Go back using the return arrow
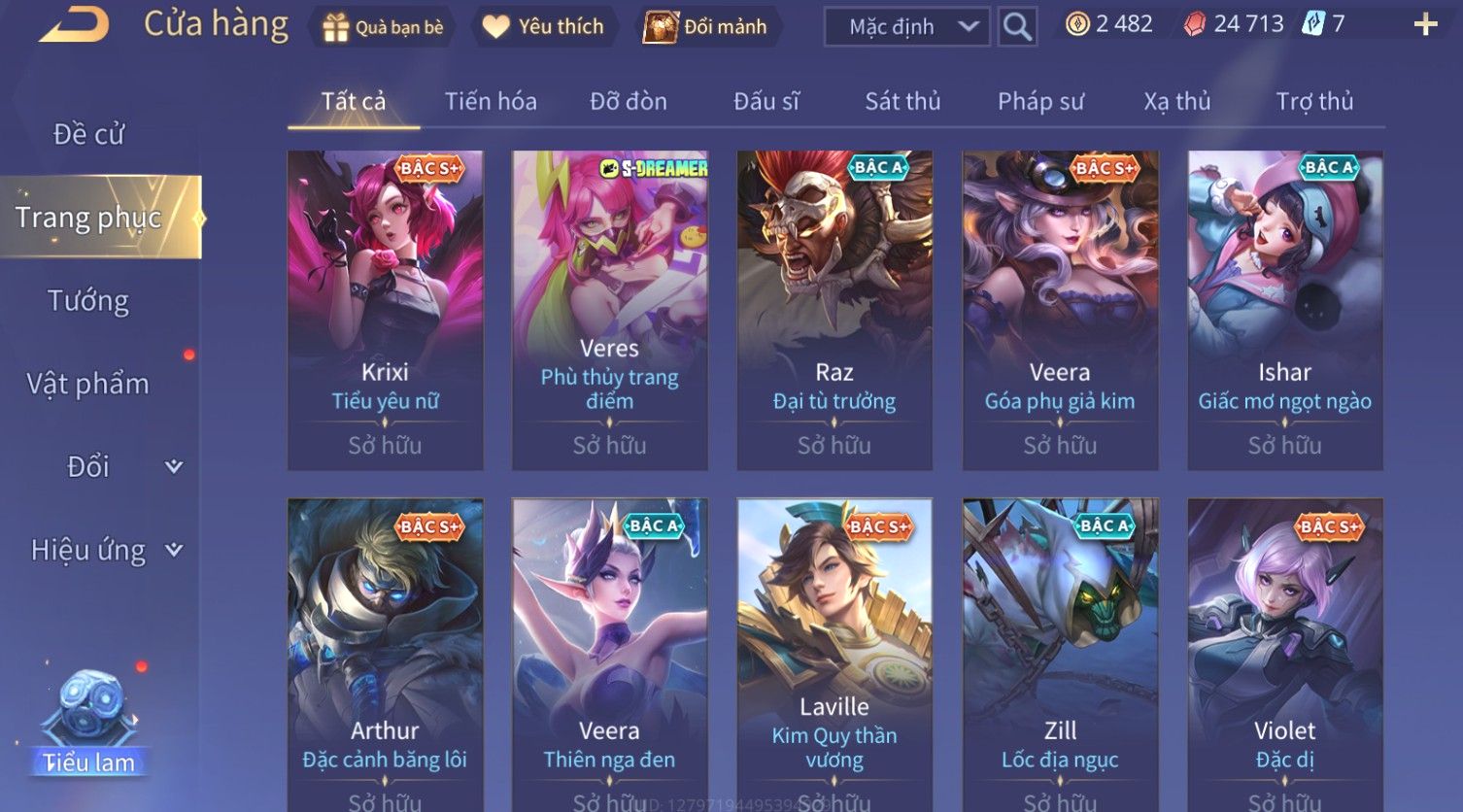Screen dimensions: 1463x812 [74, 25]
